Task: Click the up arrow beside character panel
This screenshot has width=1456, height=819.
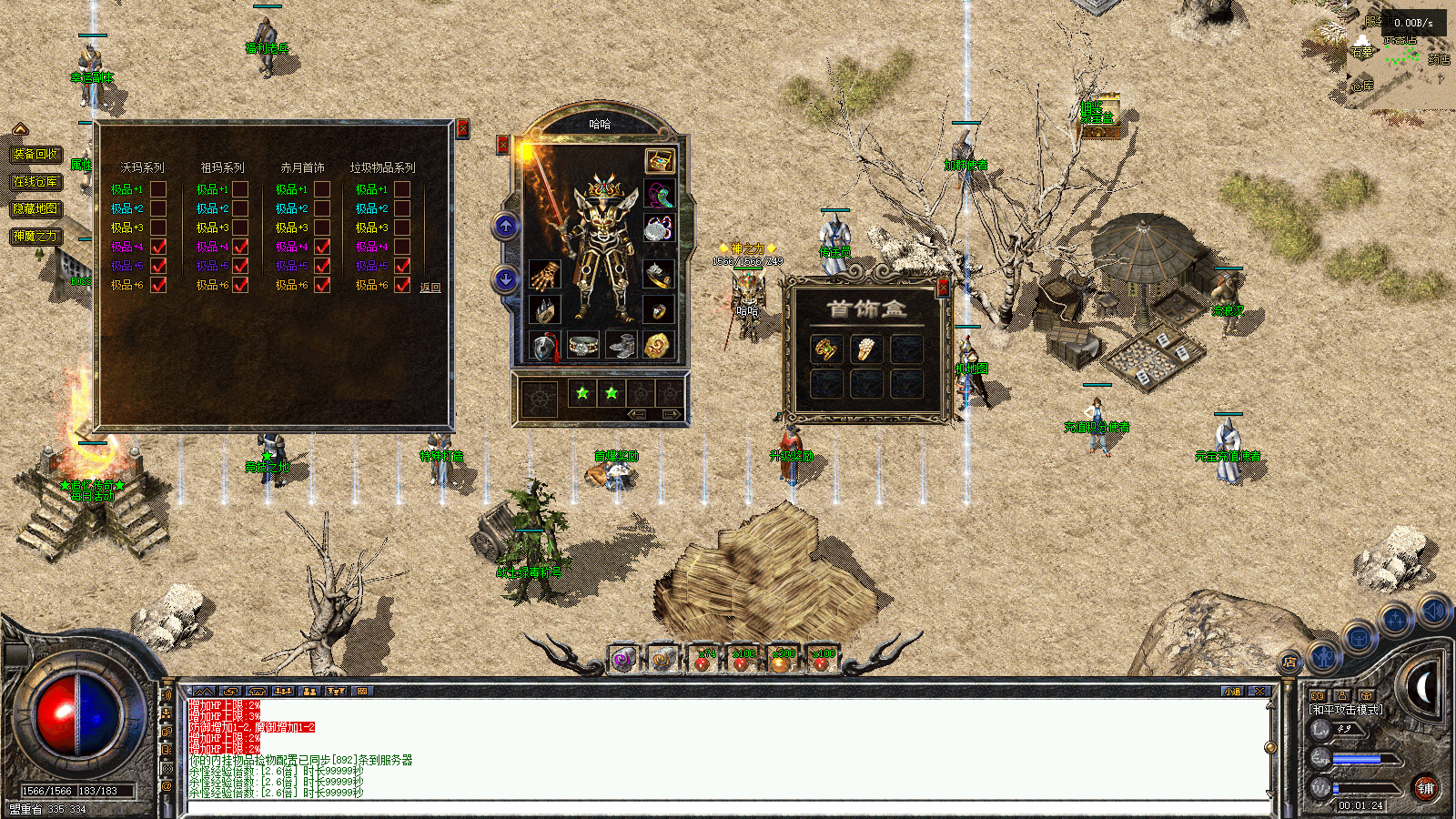Action: pyautogui.click(x=506, y=227)
